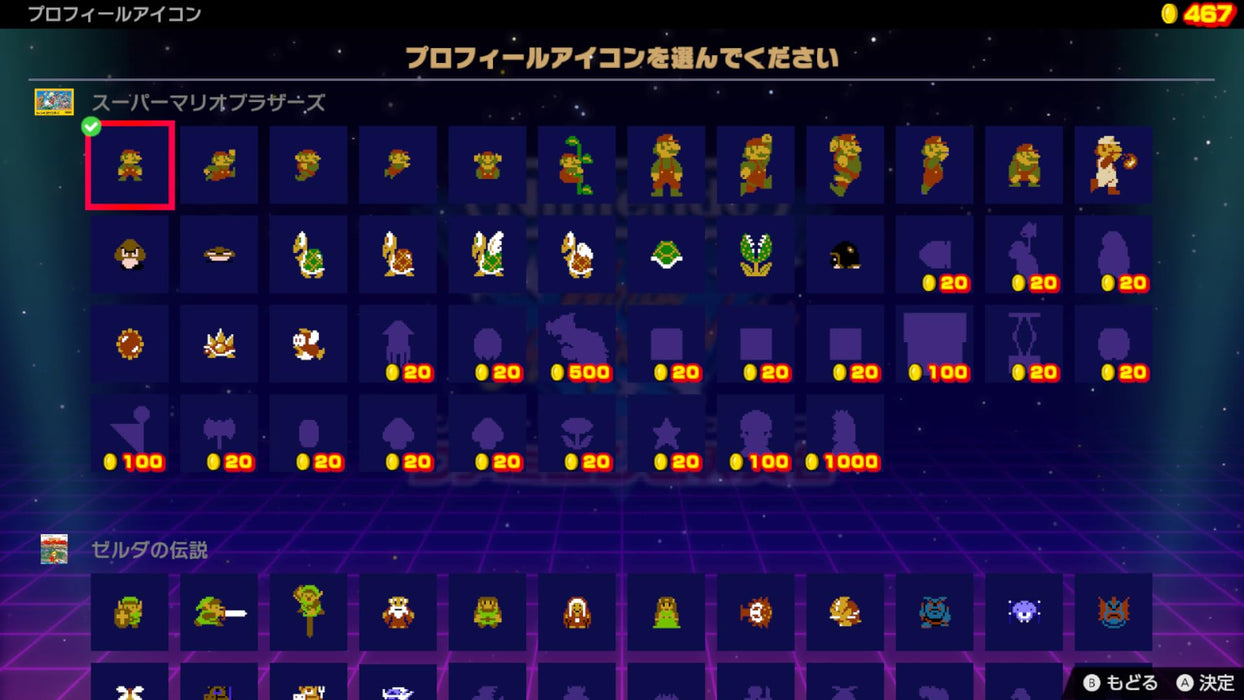
Task: Select the brown Goomba profile icon
Action: tap(130, 255)
